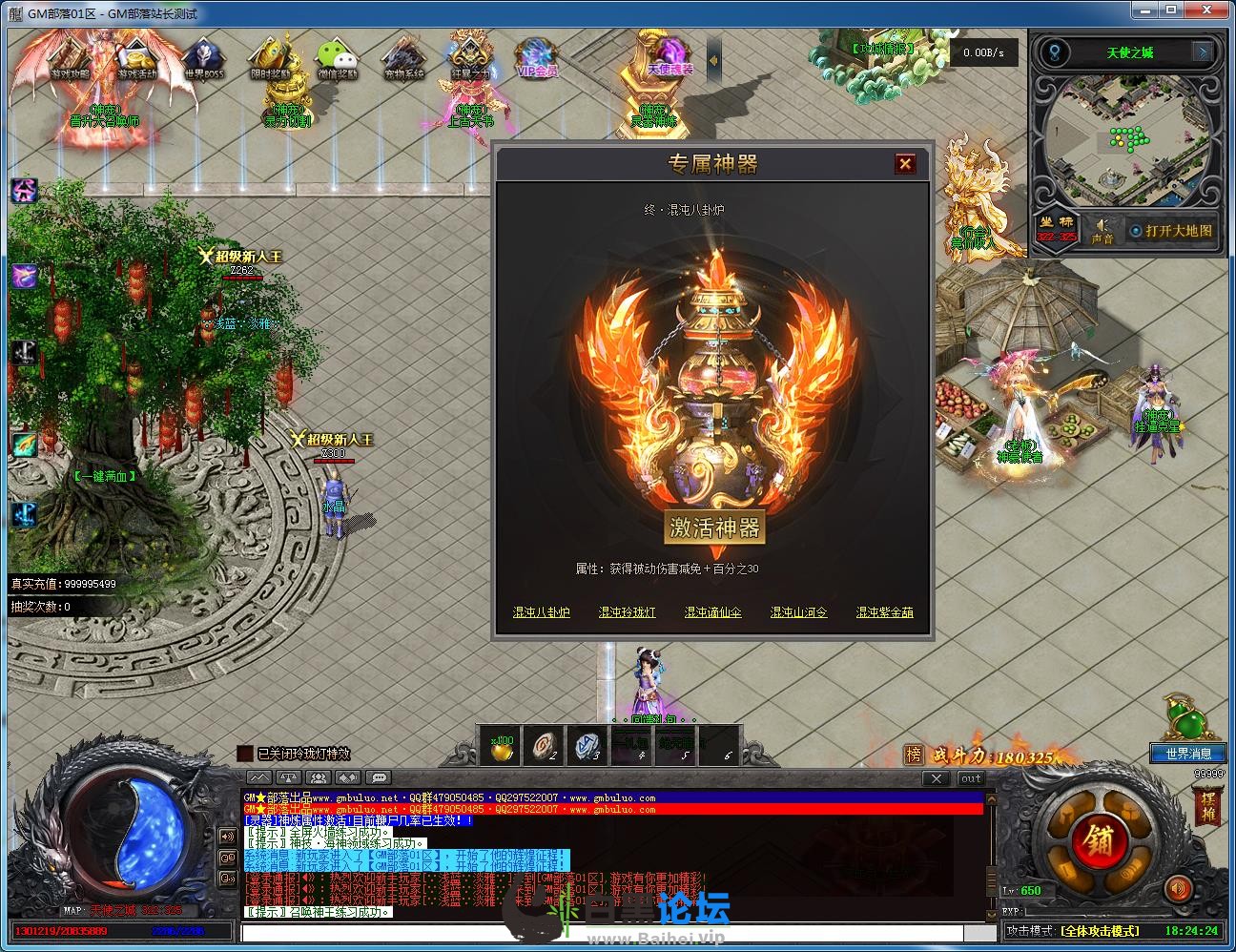Toggle the 声音 sound speaker icon
1236x952 pixels.
[x=1102, y=229]
